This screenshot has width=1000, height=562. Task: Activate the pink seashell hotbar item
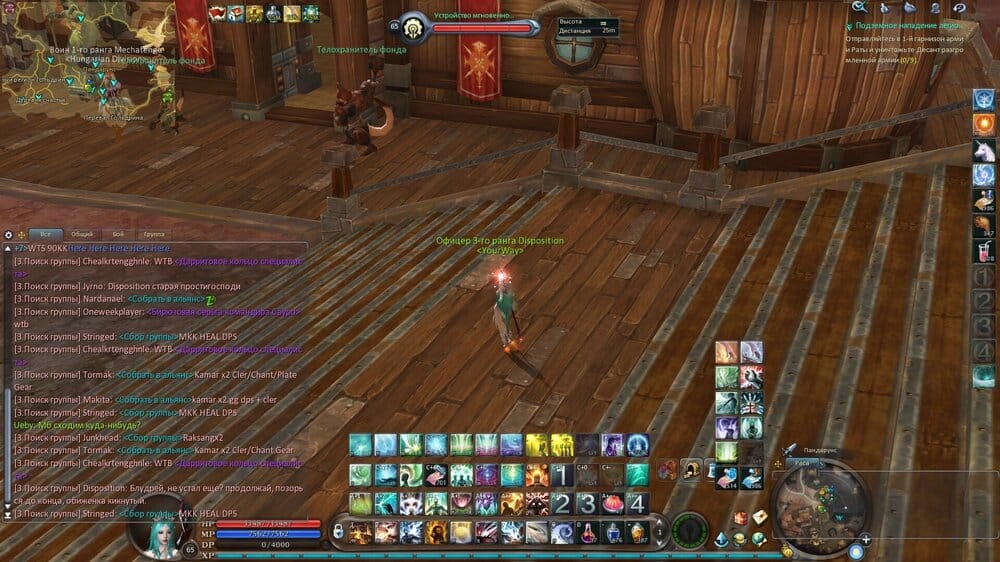[612, 503]
